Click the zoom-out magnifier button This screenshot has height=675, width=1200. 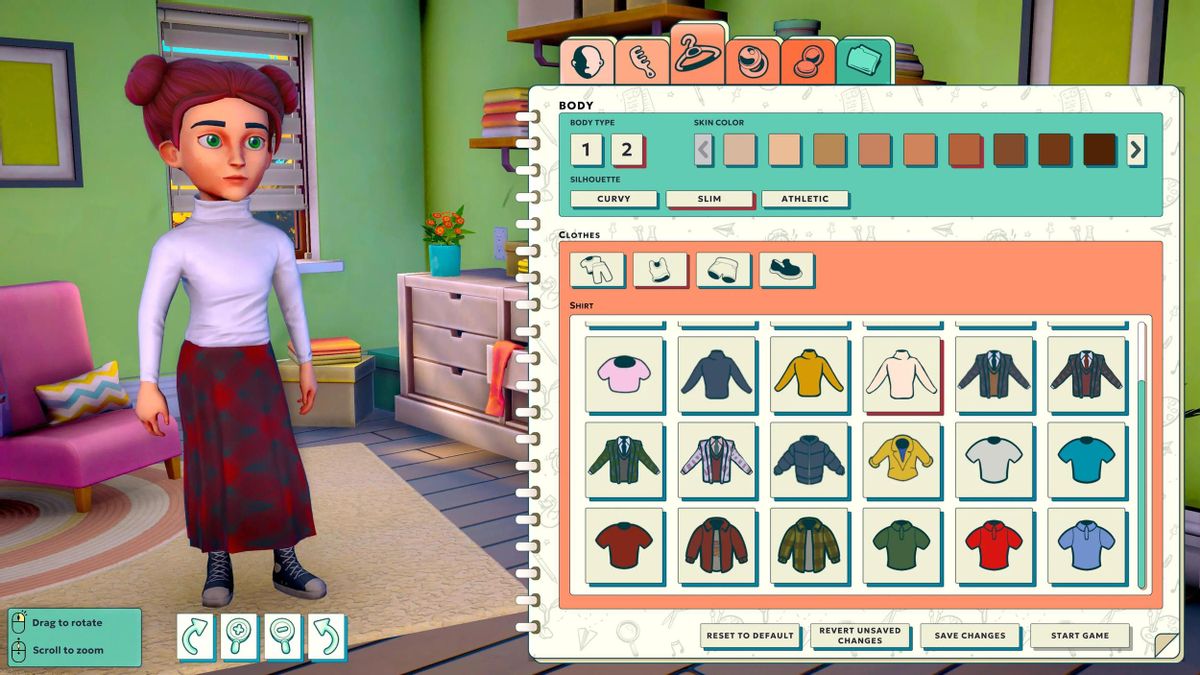(x=283, y=637)
